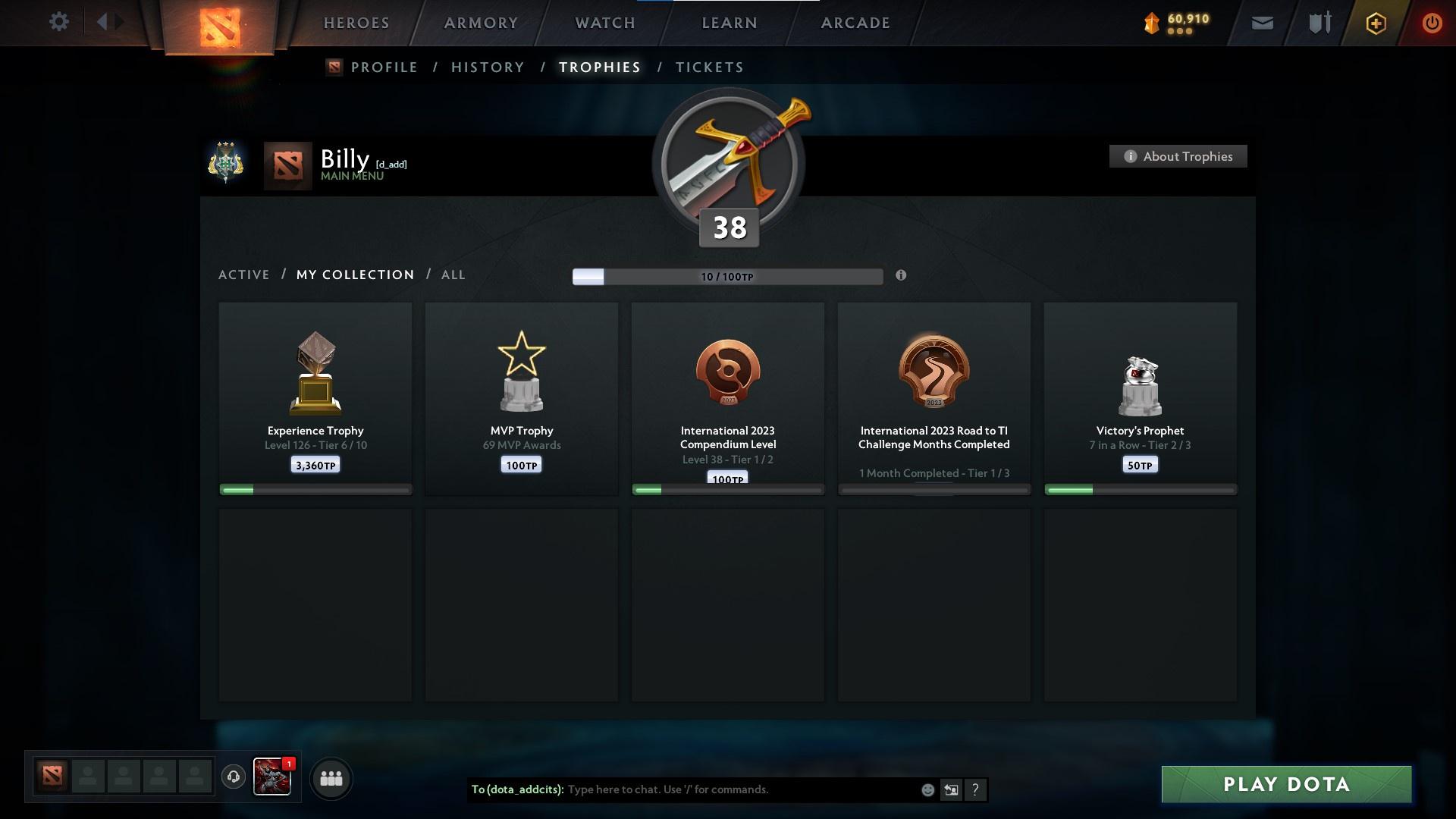Click the About Trophies button

pos(1178,156)
